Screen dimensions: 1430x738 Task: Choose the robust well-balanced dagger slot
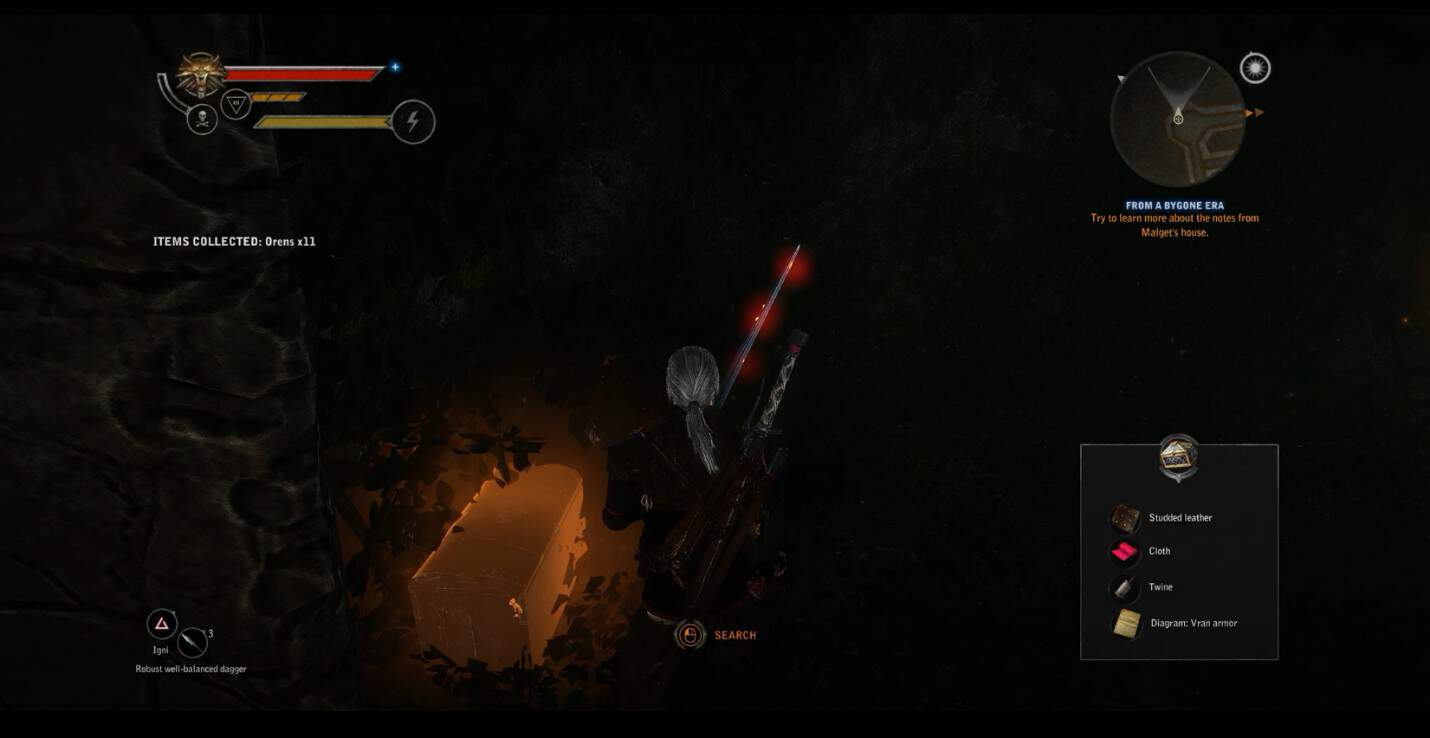pyautogui.click(x=192, y=642)
